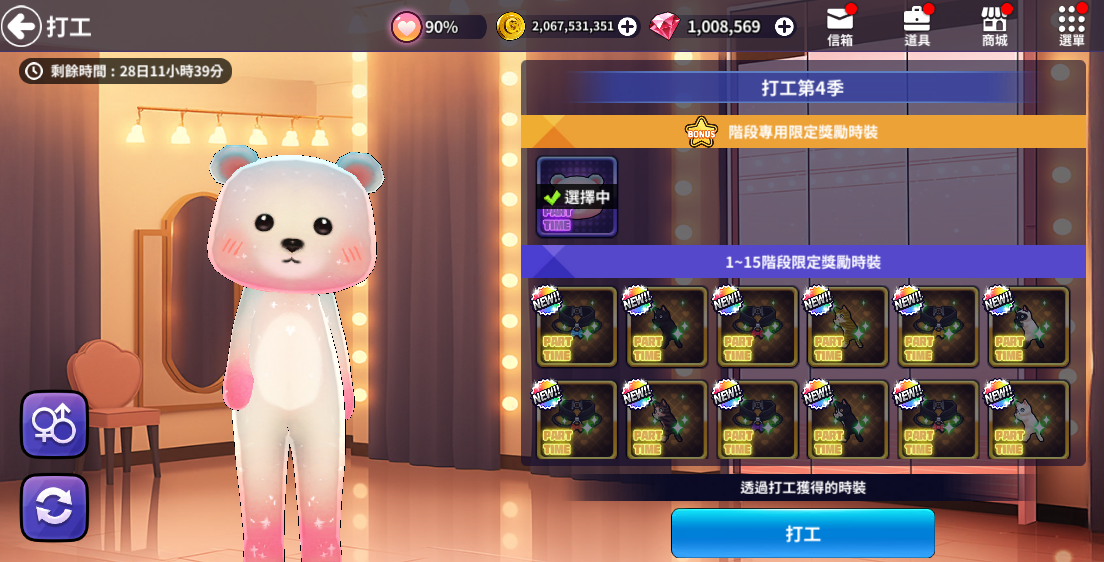Pick the collar with the purple charm
Screen dimensions: 1104x562
758,420
